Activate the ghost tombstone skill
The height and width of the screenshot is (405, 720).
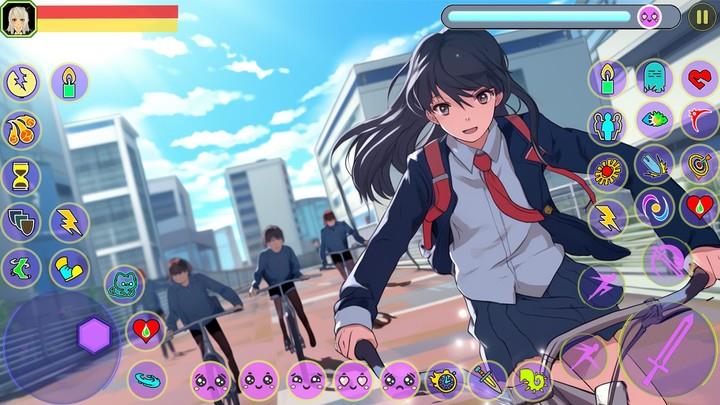click(653, 77)
